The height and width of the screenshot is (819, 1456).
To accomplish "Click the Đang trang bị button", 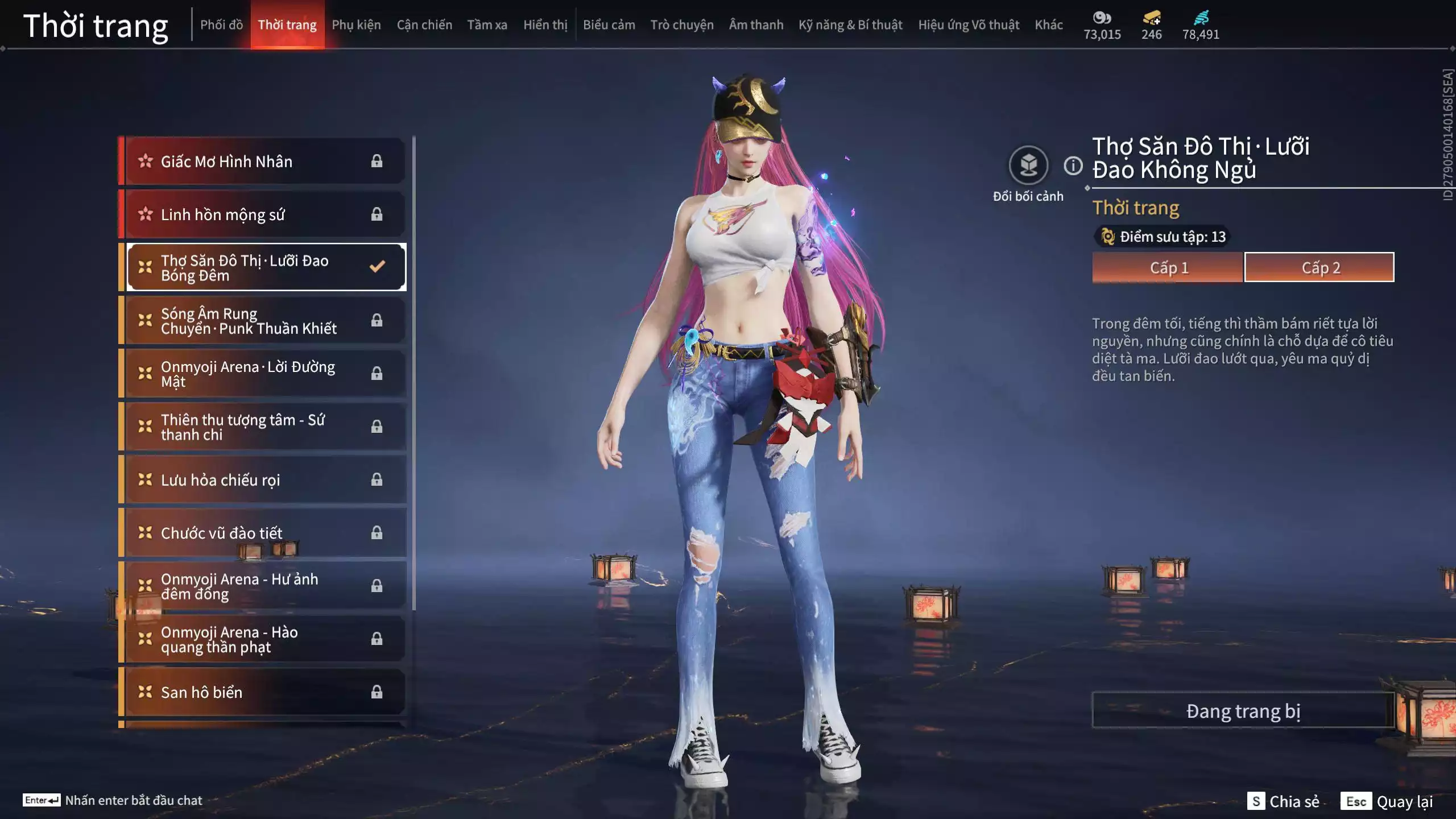I will pos(1243,711).
